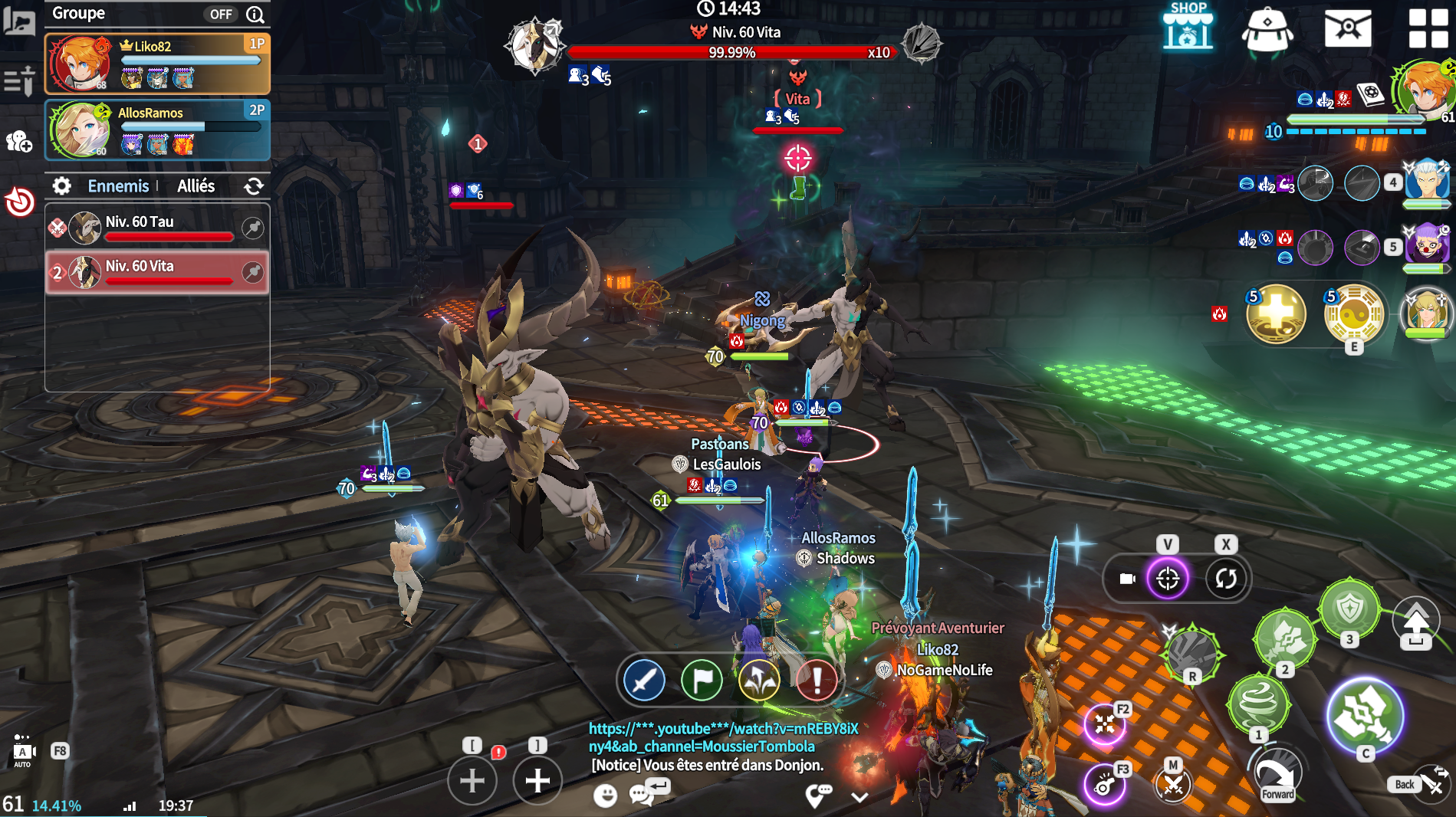
Task: Activate the golden cross heal skill
Action: tap(1276, 314)
